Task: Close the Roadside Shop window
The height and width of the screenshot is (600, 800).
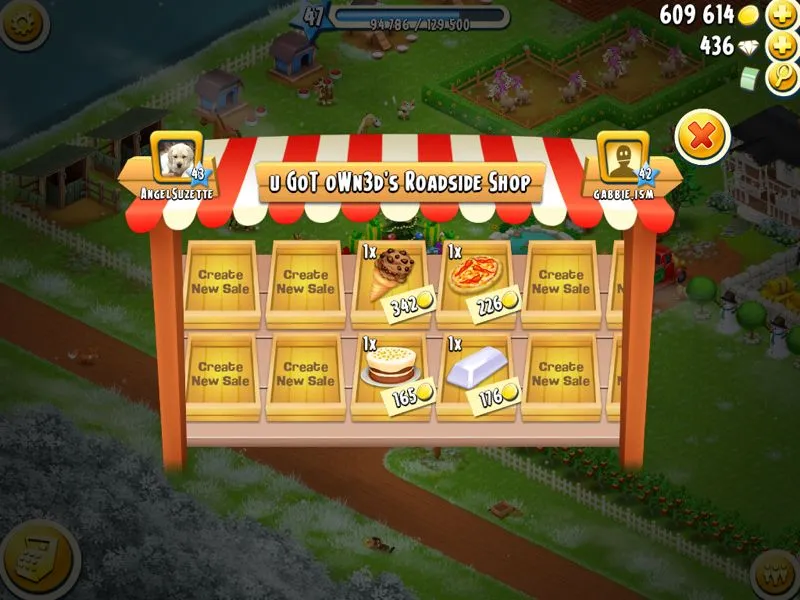Action: click(x=702, y=136)
